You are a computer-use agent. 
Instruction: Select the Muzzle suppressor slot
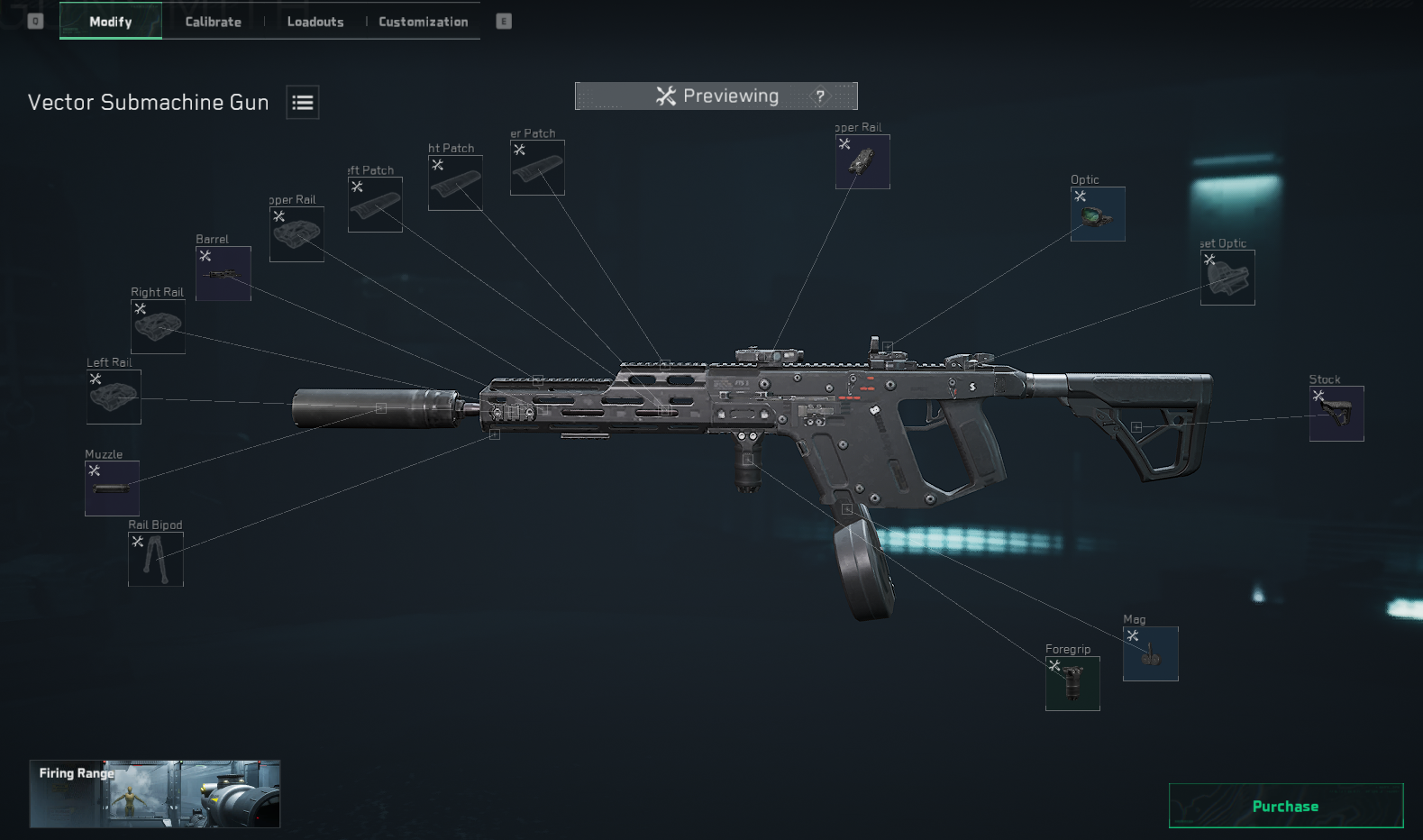(112, 488)
